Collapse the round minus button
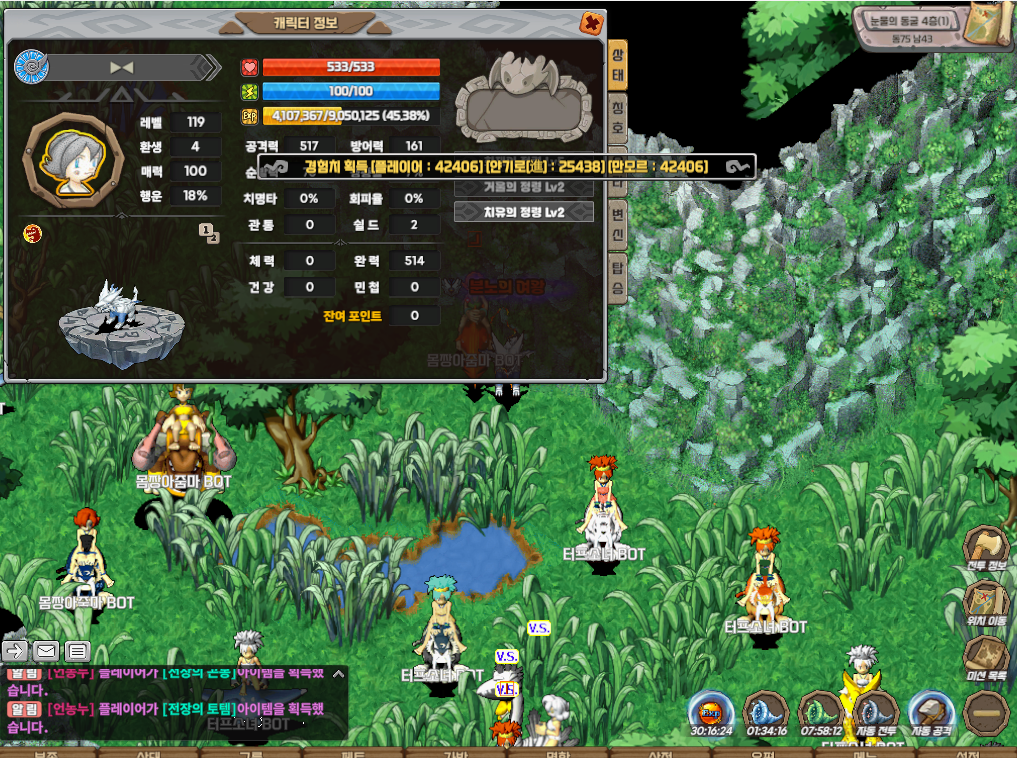 pos(984,713)
